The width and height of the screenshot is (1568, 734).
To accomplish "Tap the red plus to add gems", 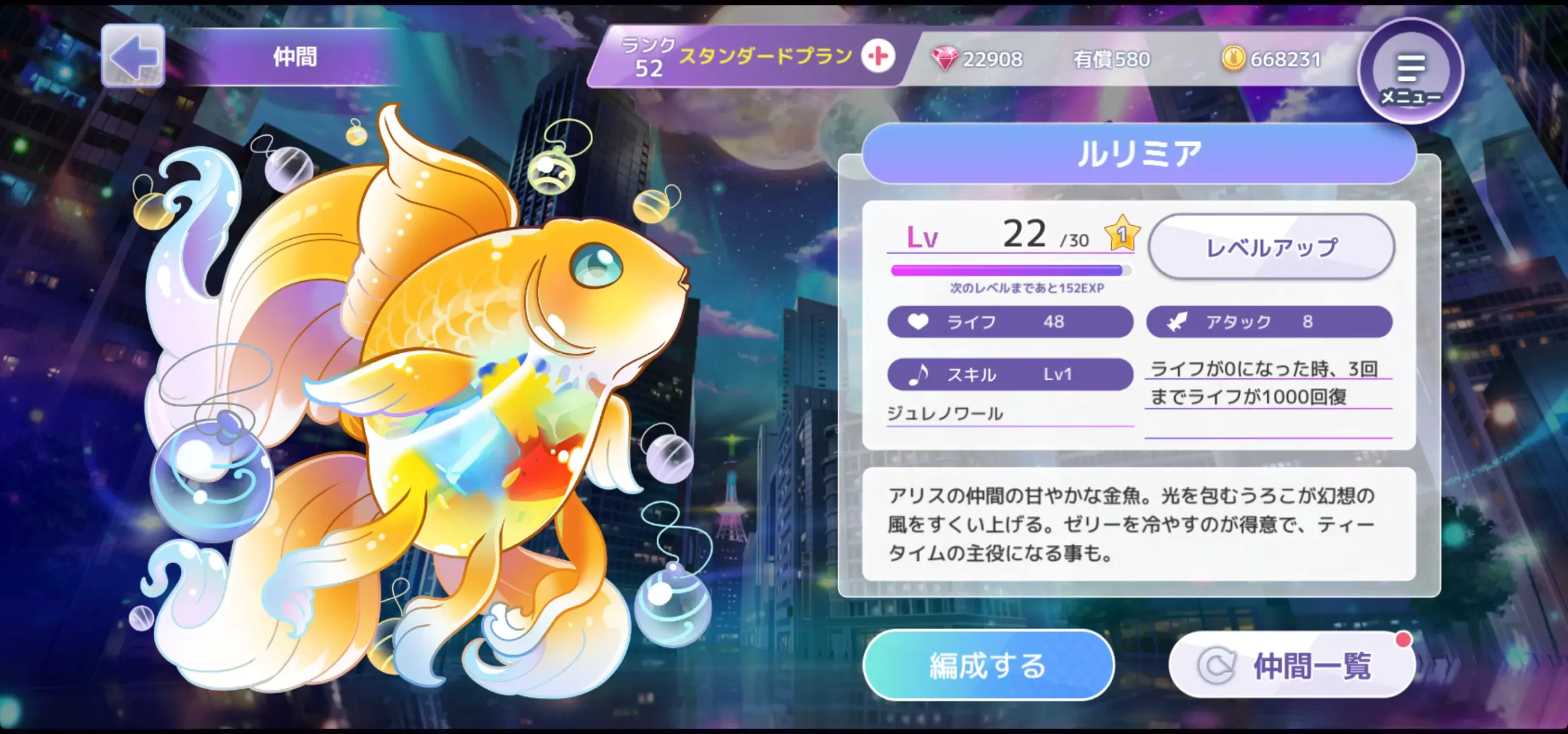I will click(x=878, y=57).
